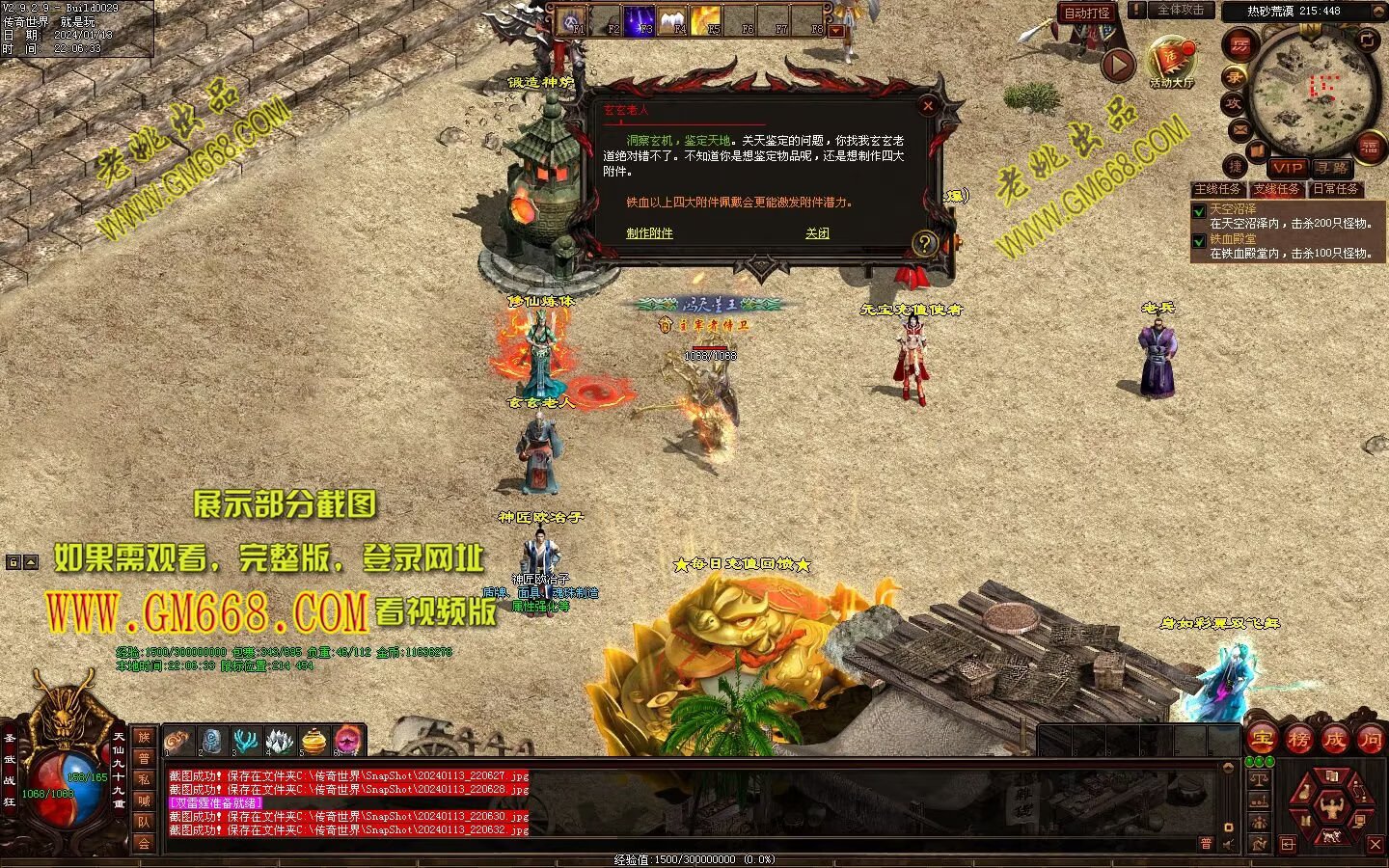This screenshot has height=868, width=1389.
Task: Open the dialogue's question mark help
Action: [x=924, y=243]
